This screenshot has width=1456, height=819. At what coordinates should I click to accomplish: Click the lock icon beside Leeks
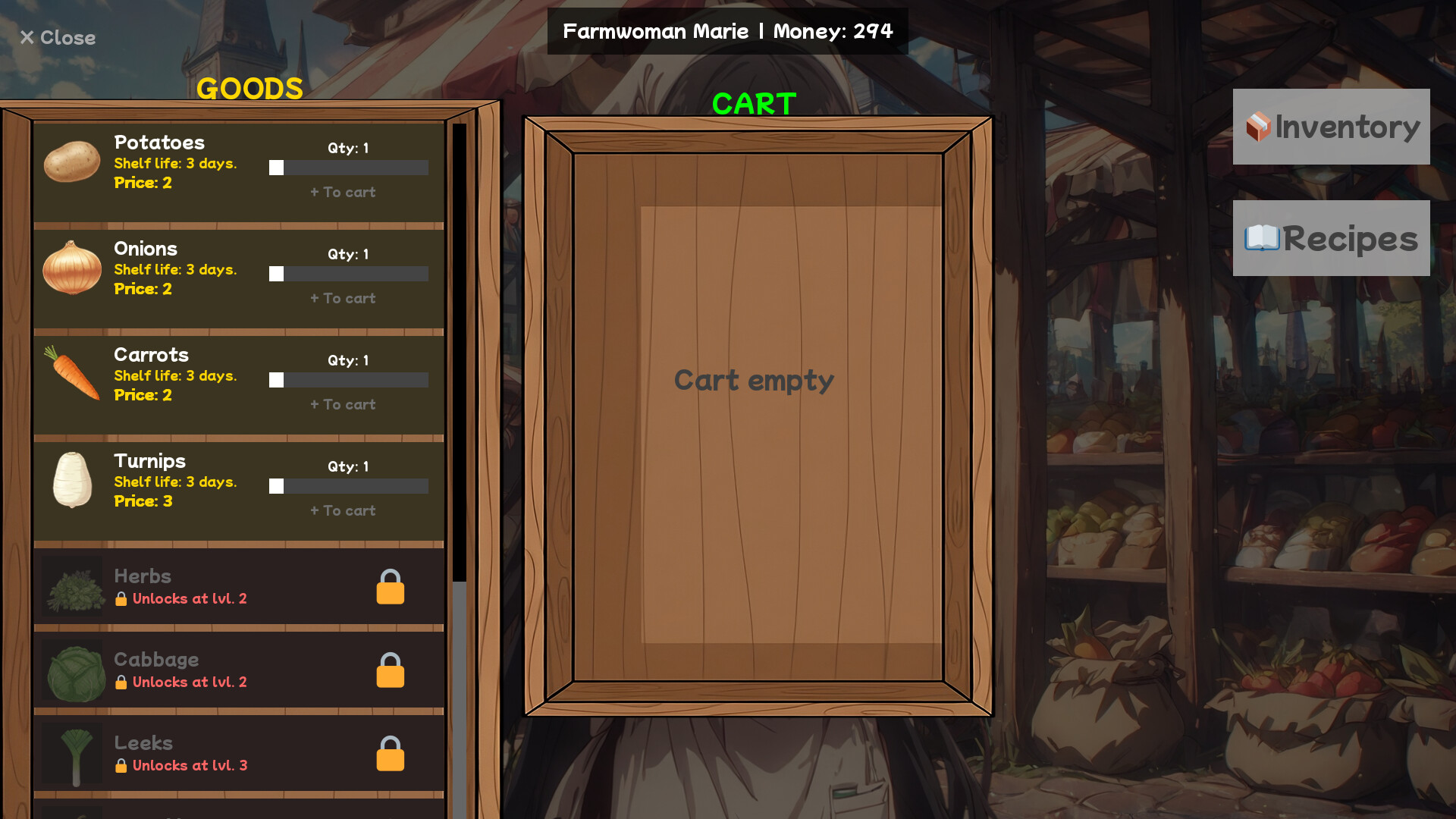(x=390, y=753)
